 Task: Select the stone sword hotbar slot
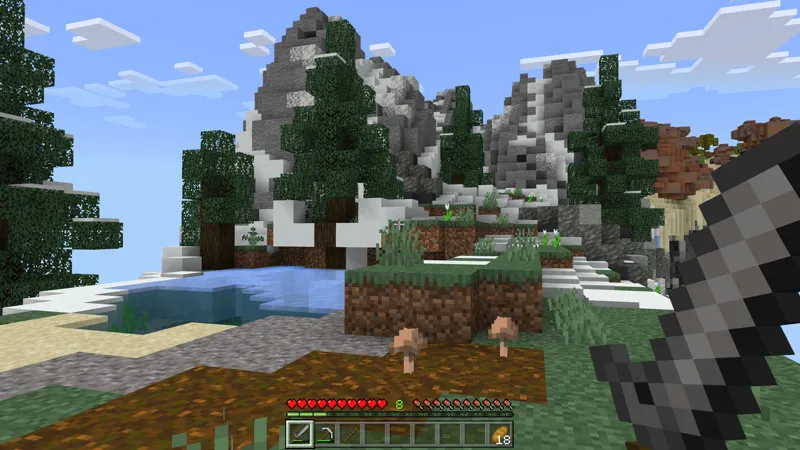300,433
